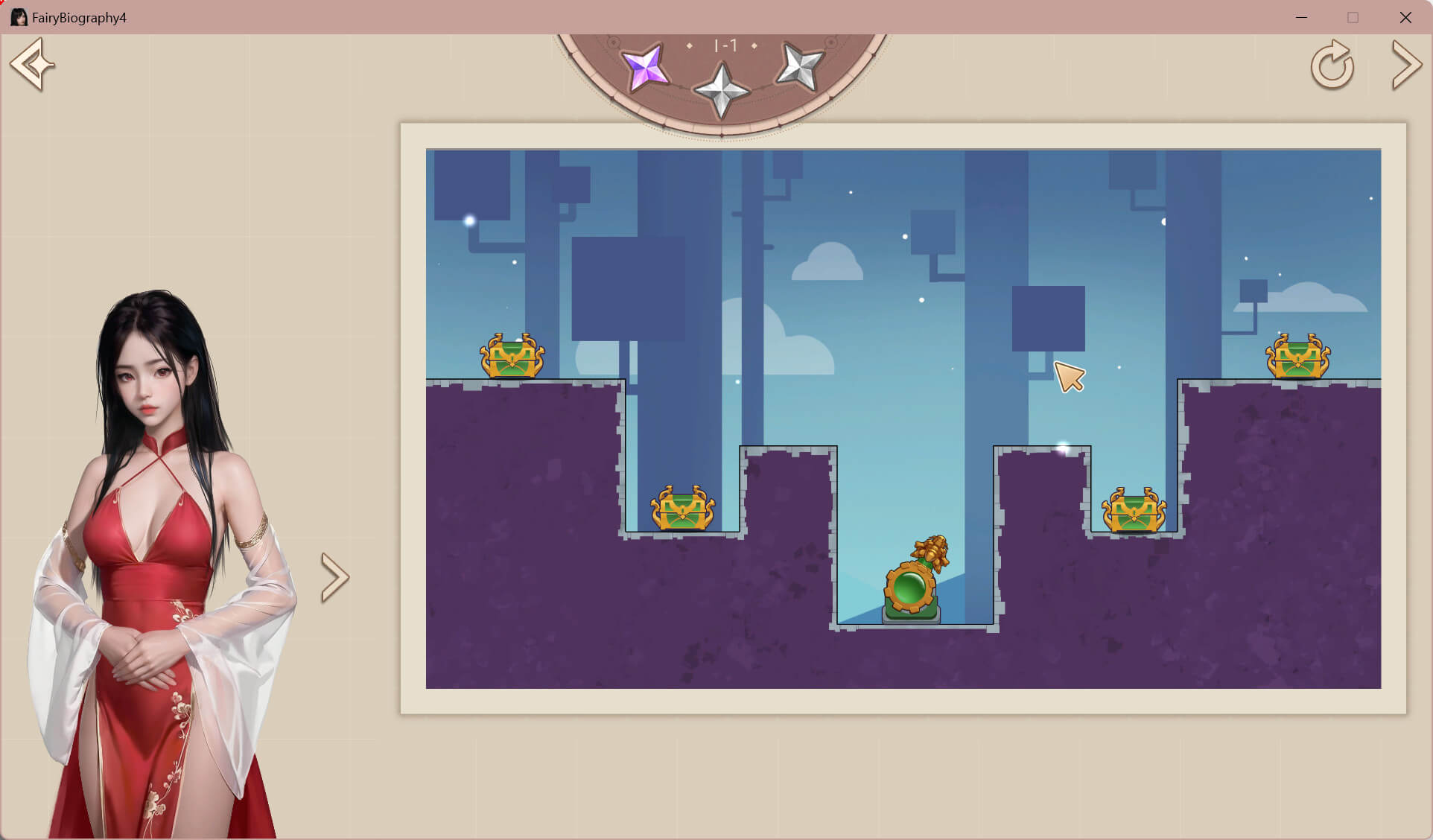Close the FairyBiography4 window
This screenshot has width=1433, height=840.
coord(1405,17)
